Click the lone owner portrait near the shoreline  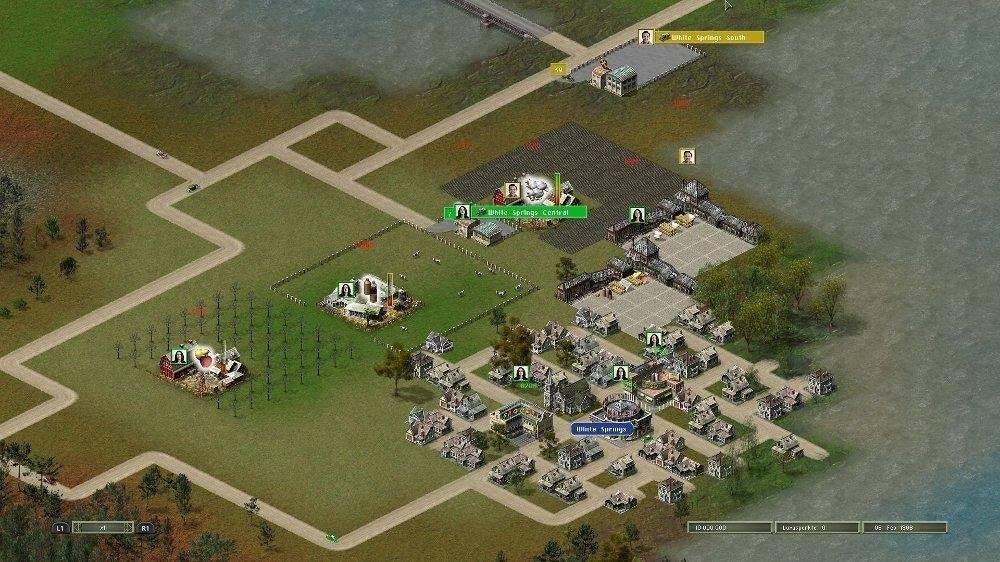pos(687,156)
